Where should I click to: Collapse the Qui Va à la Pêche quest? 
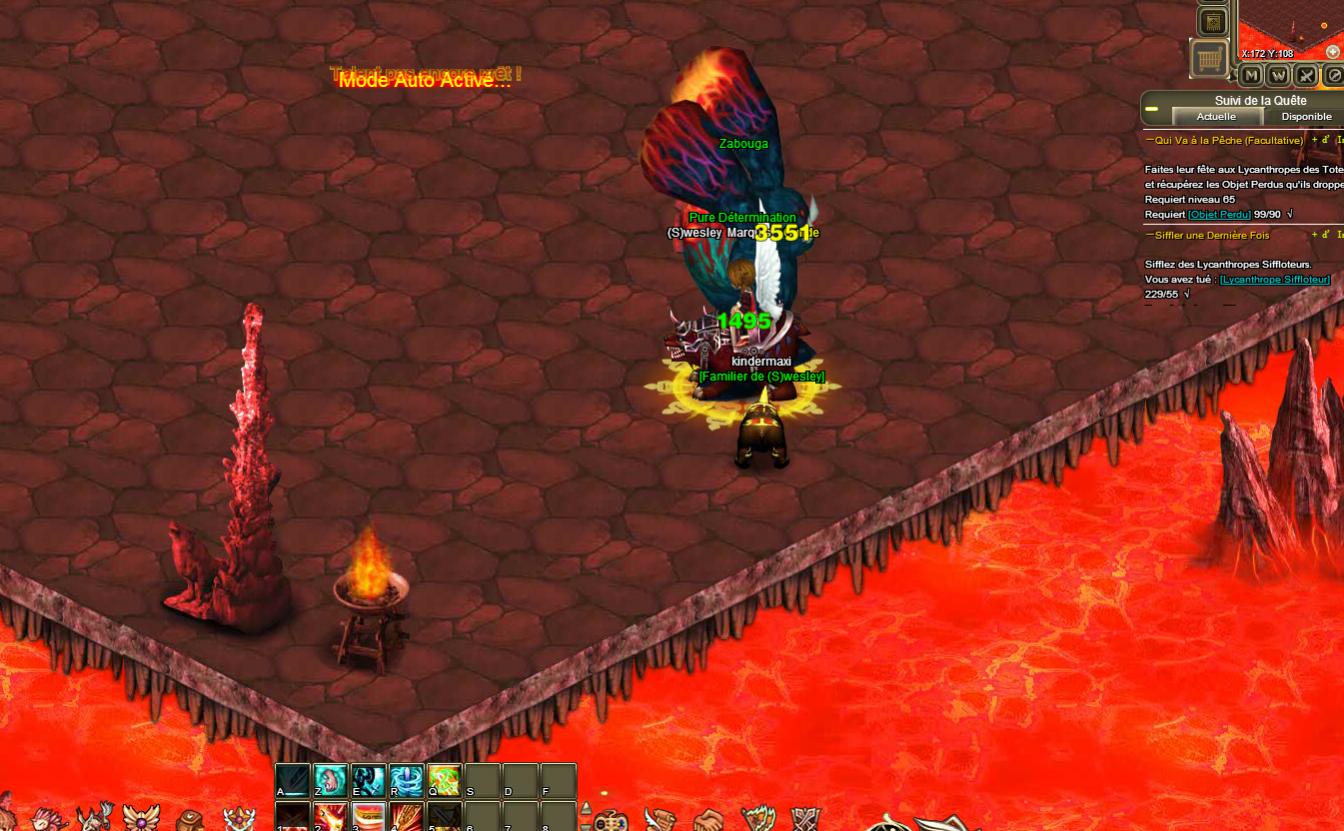pyautogui.click(x=1150, y=140)
